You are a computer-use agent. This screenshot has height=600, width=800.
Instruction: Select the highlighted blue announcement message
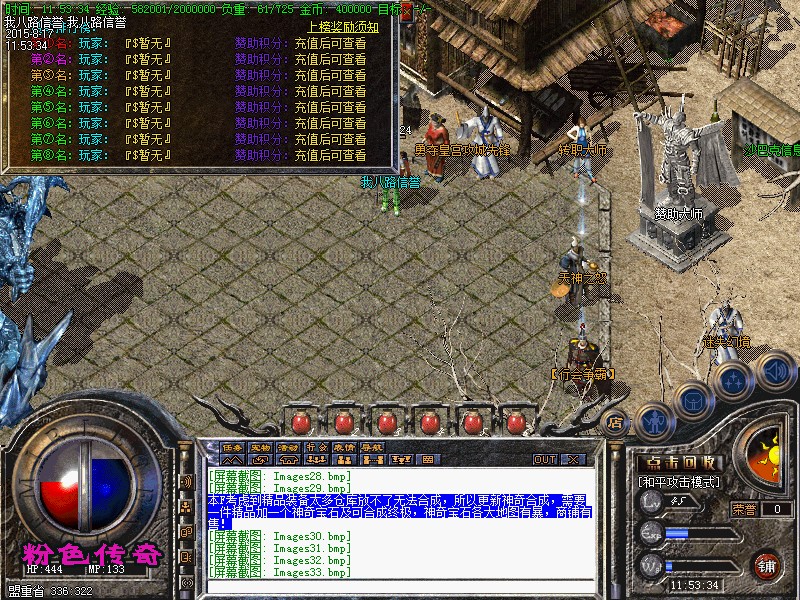pos(398,511)
